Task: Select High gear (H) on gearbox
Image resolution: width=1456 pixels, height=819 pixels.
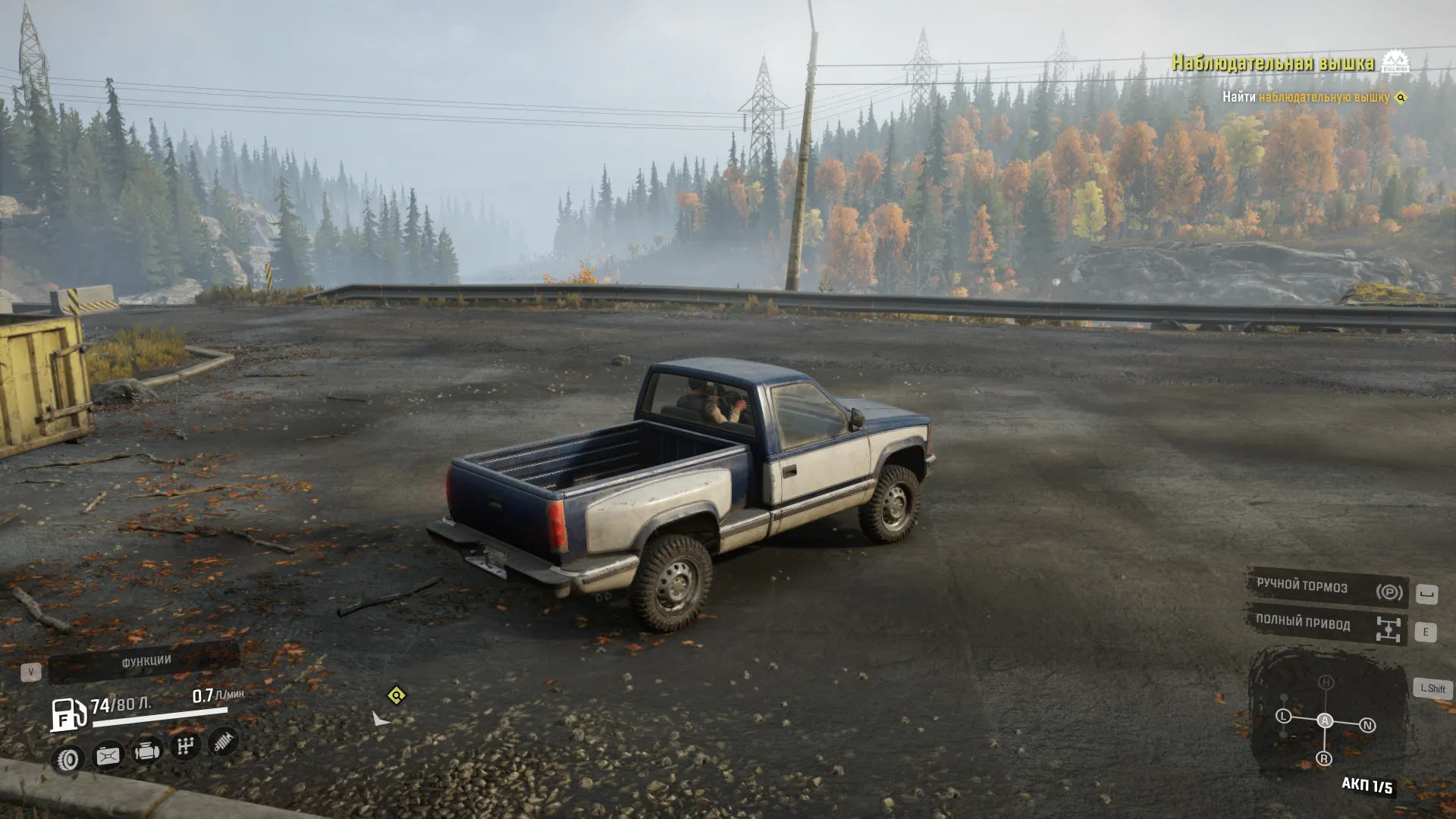Action: [1326, 682]
